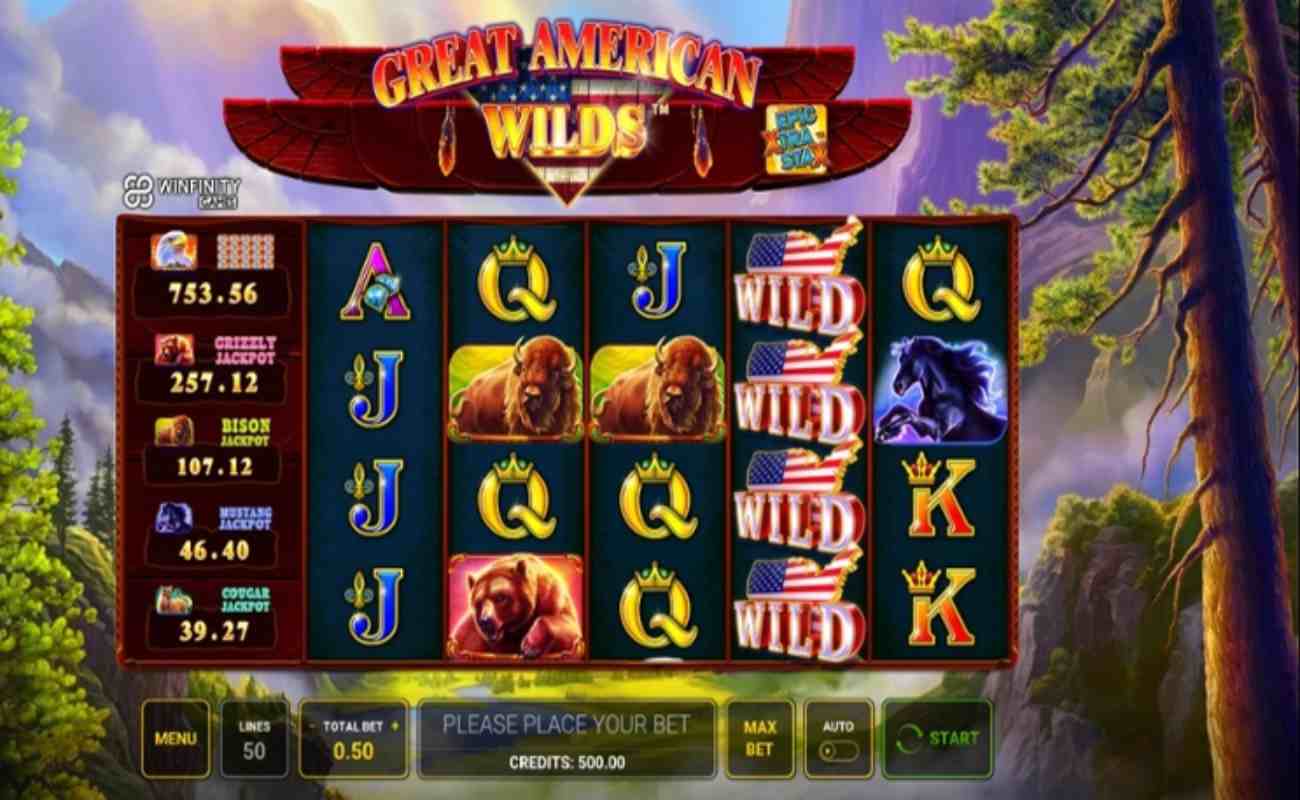Click the Start button to spin
The width and height of the screenshot is (1300, 800).
[937, 739]
